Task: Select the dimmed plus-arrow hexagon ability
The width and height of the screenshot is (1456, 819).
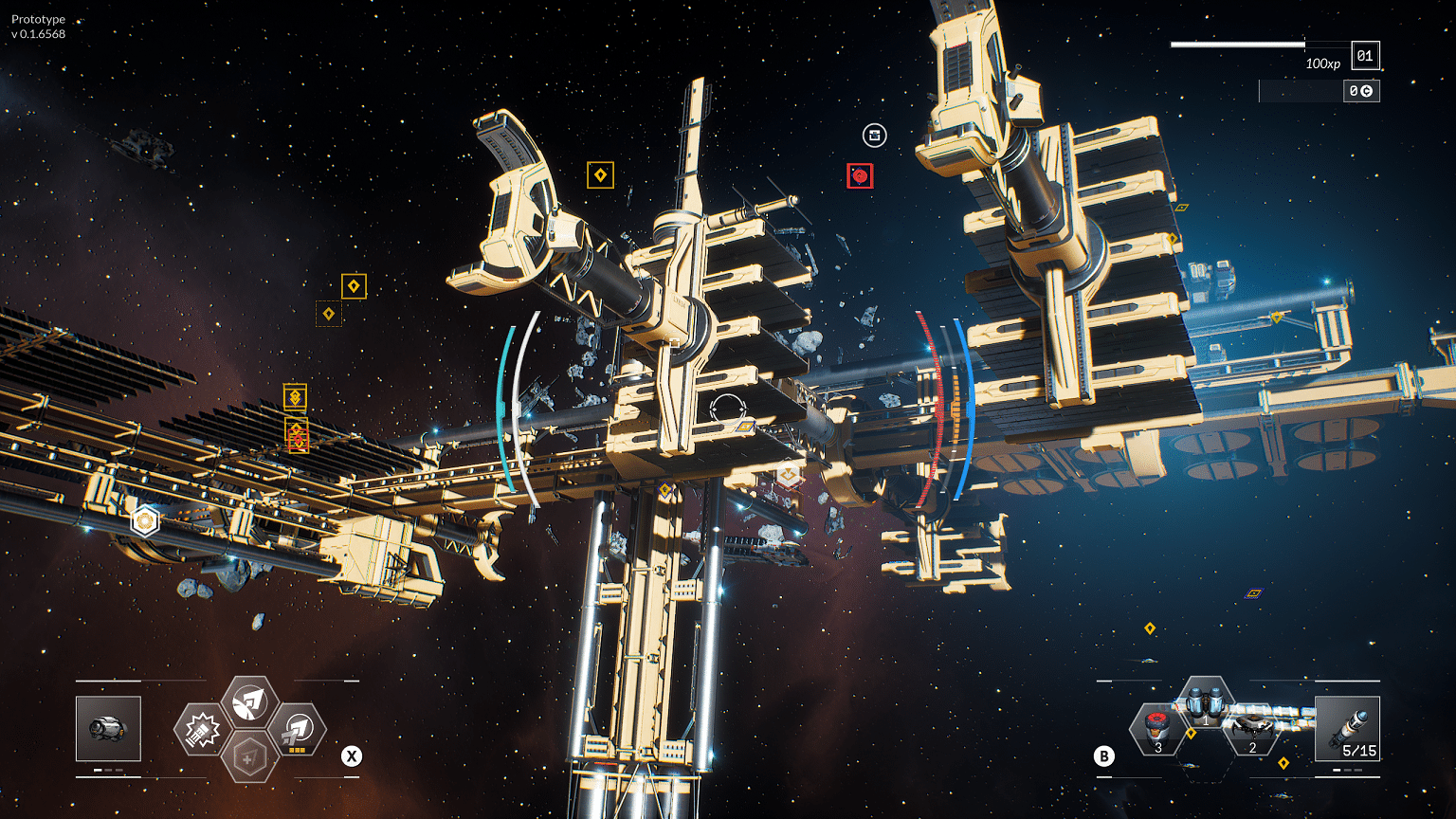Action: click(x=249, y=757)
